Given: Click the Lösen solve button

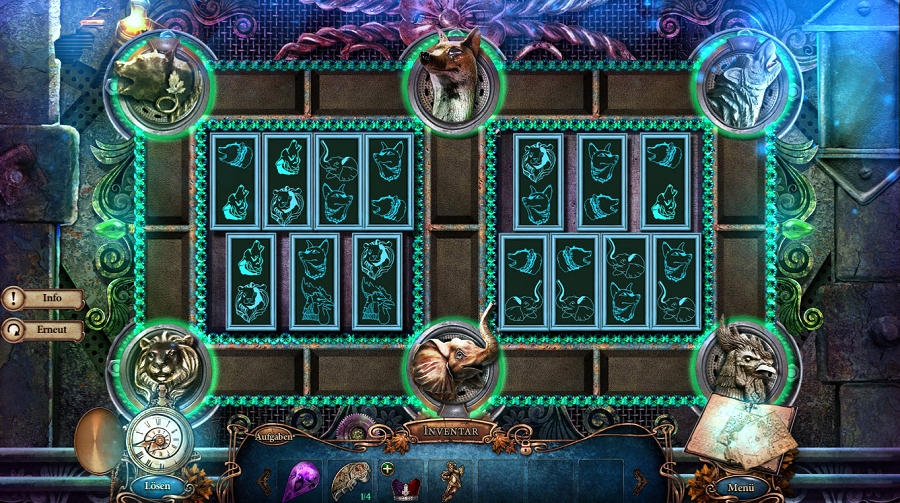Looking at the screenshot, I should click(x=157, y=485).
